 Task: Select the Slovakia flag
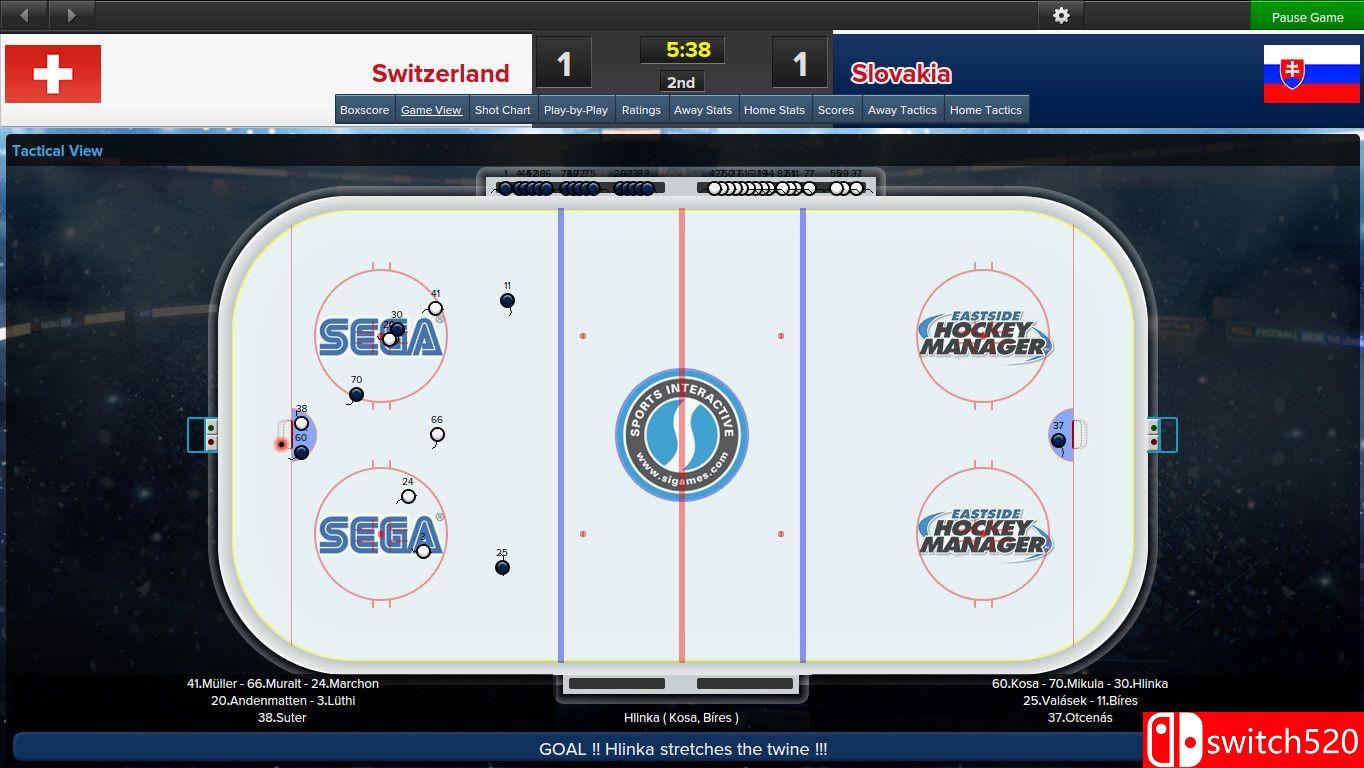pyautogui.click(x=1310, y=73)
